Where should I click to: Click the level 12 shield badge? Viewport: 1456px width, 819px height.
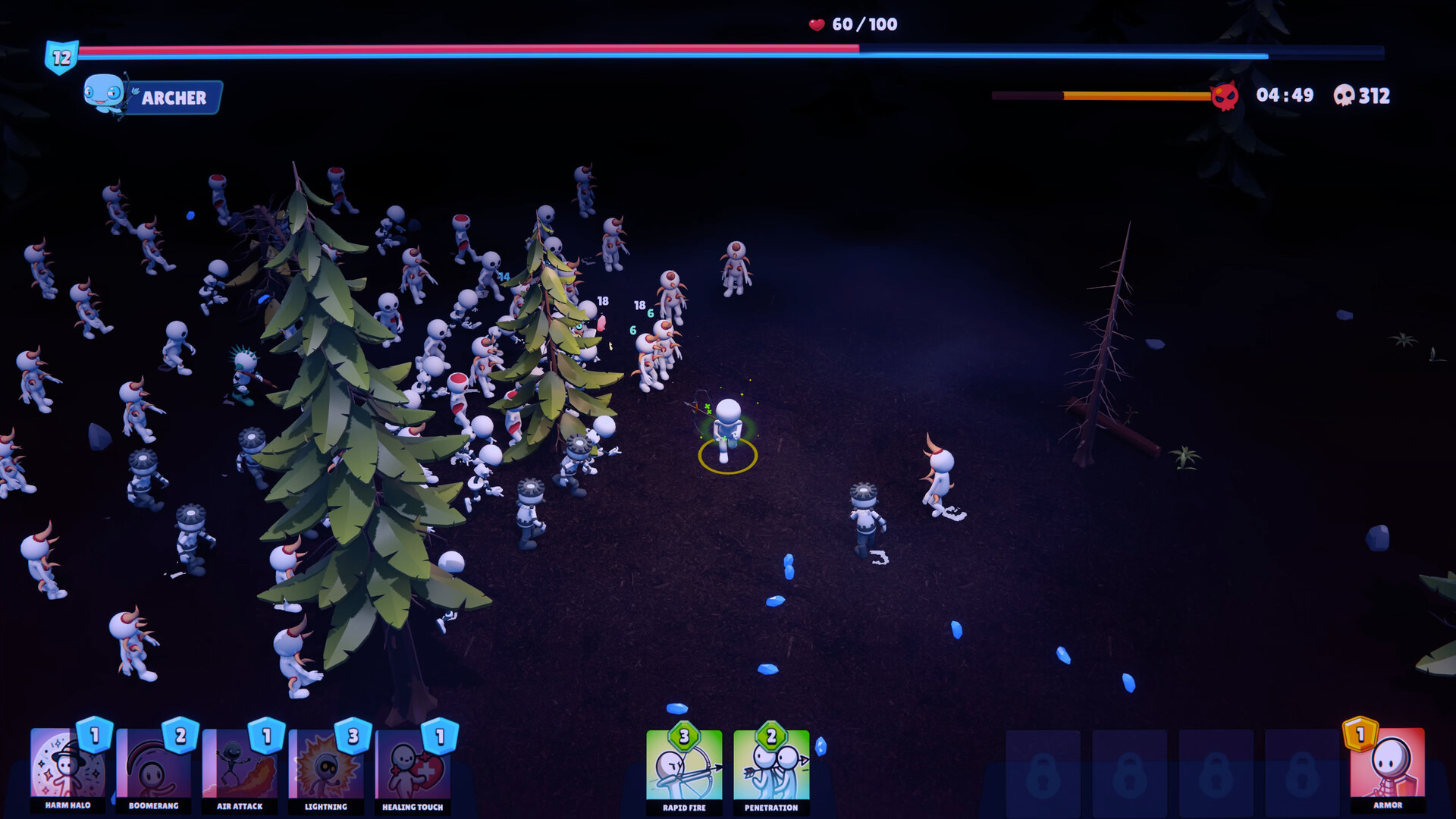click(x=64, y=54)
